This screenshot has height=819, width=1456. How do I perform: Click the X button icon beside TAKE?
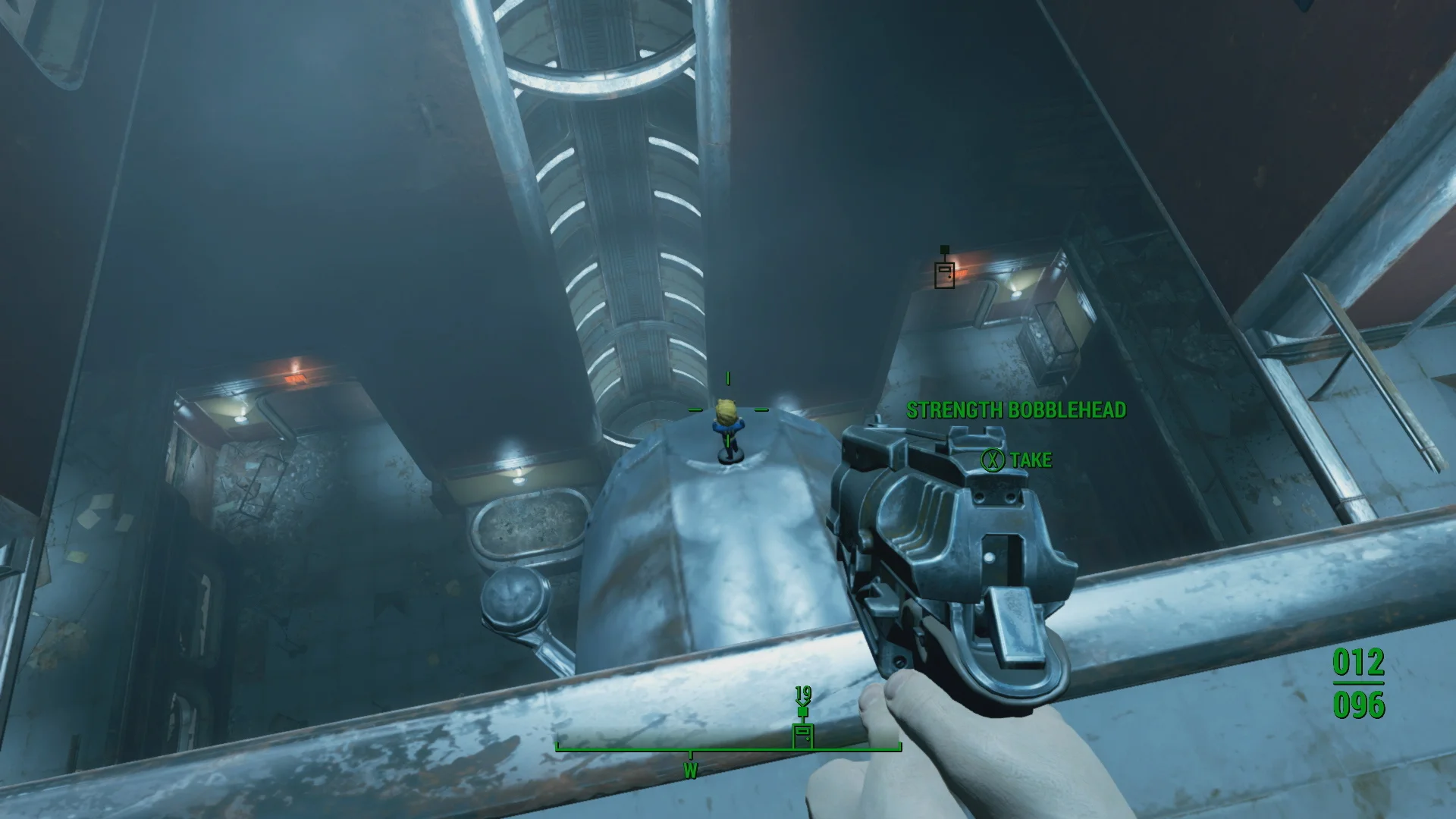coord(993,460)
